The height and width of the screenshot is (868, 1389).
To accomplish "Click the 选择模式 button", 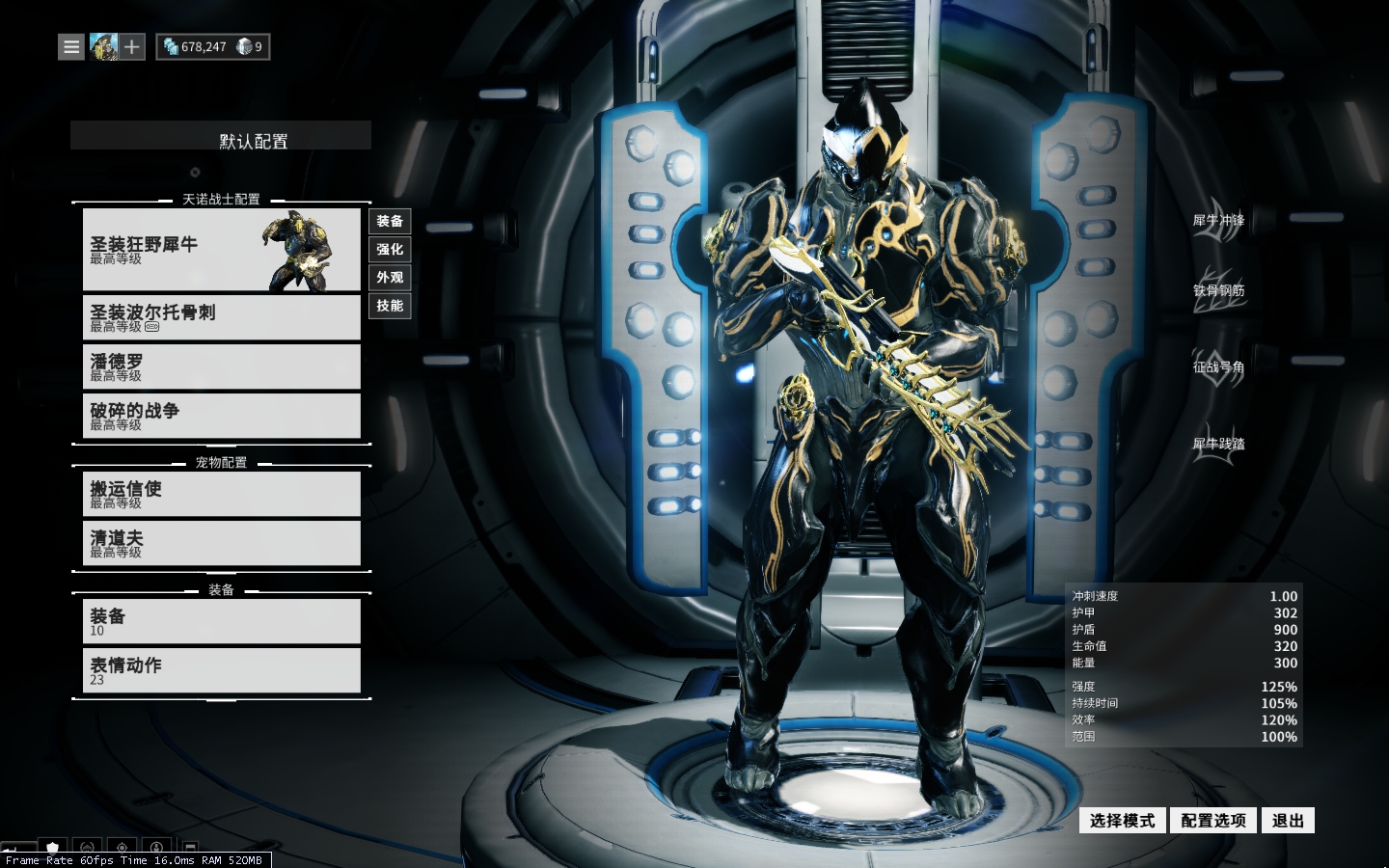I will pos(1122,821).
